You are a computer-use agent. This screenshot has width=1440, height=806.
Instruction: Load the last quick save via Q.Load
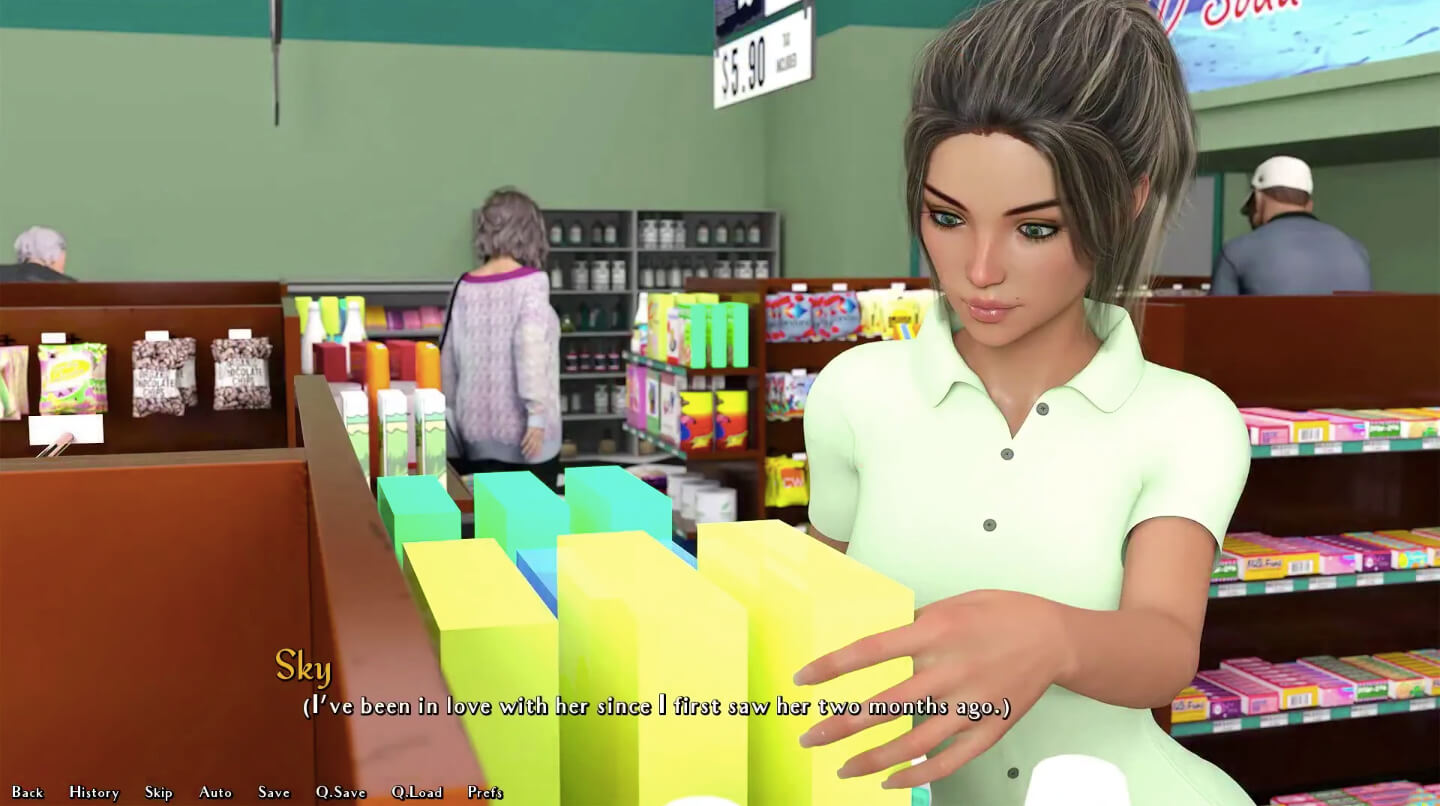point(416,791)
